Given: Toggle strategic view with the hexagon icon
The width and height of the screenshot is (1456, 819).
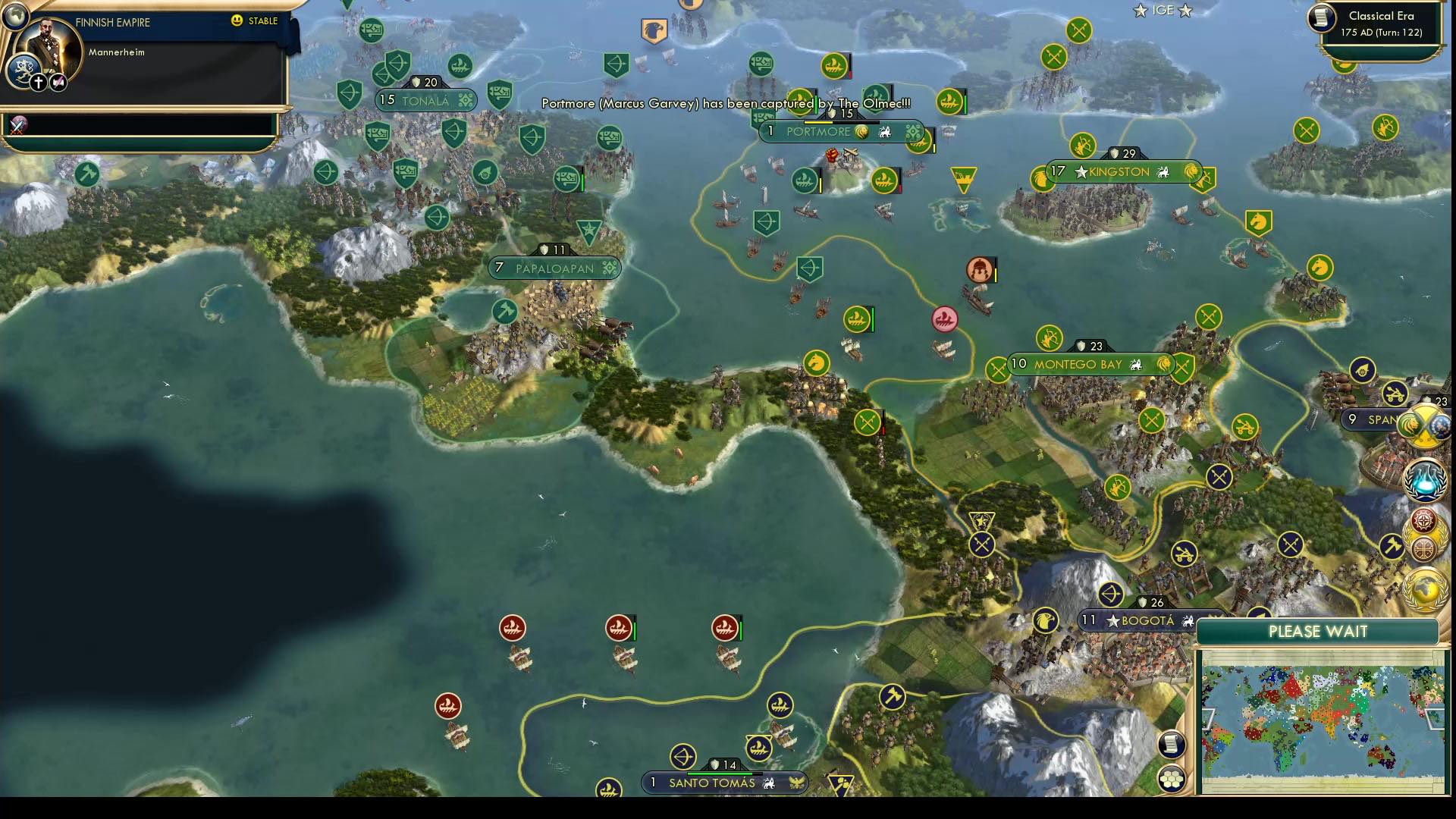Looking at the screenshot, I should pyautogui.click(x=1172, y=777).
